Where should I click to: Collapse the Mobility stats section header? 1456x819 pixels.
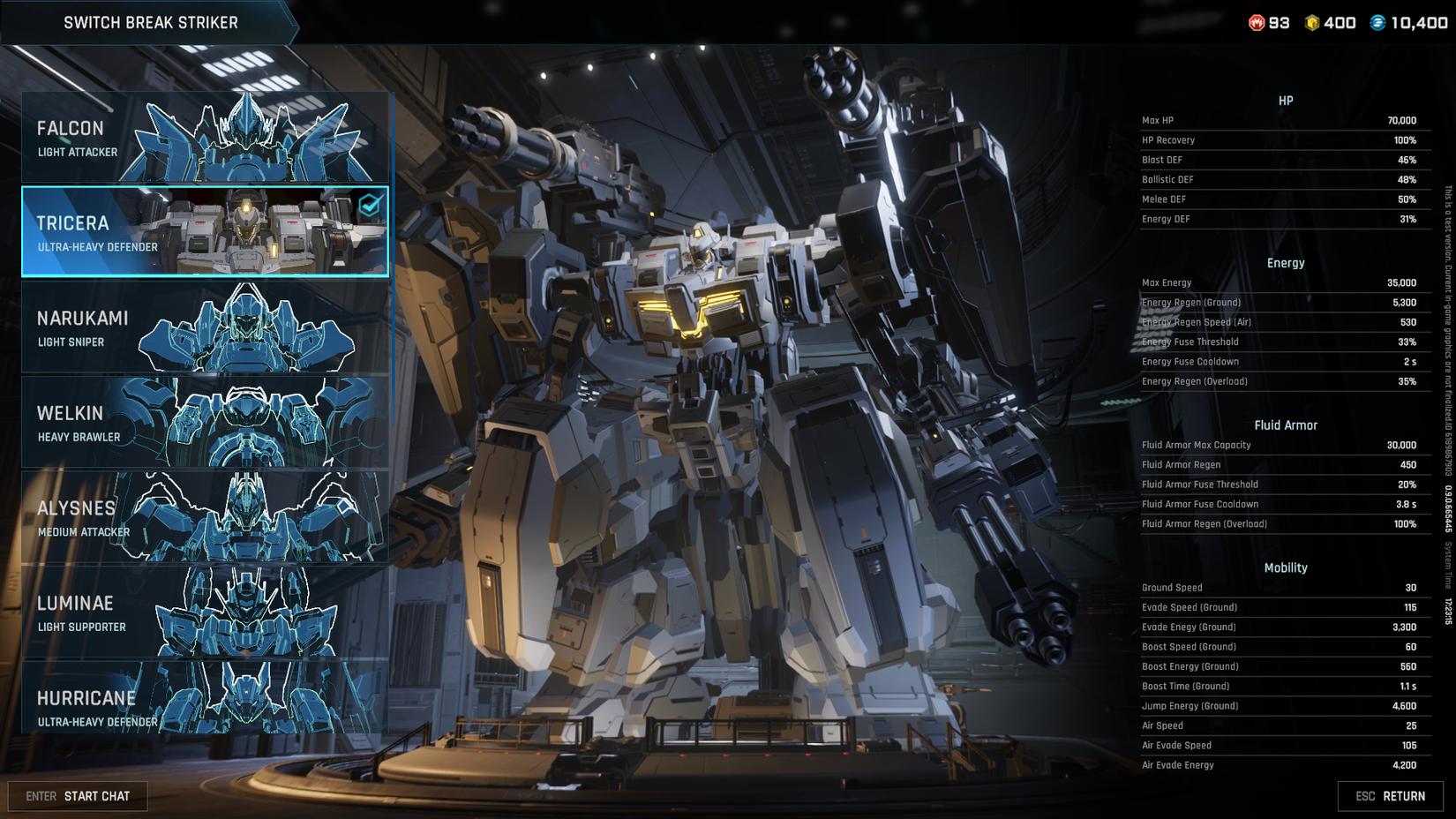tap(1286, 567)
